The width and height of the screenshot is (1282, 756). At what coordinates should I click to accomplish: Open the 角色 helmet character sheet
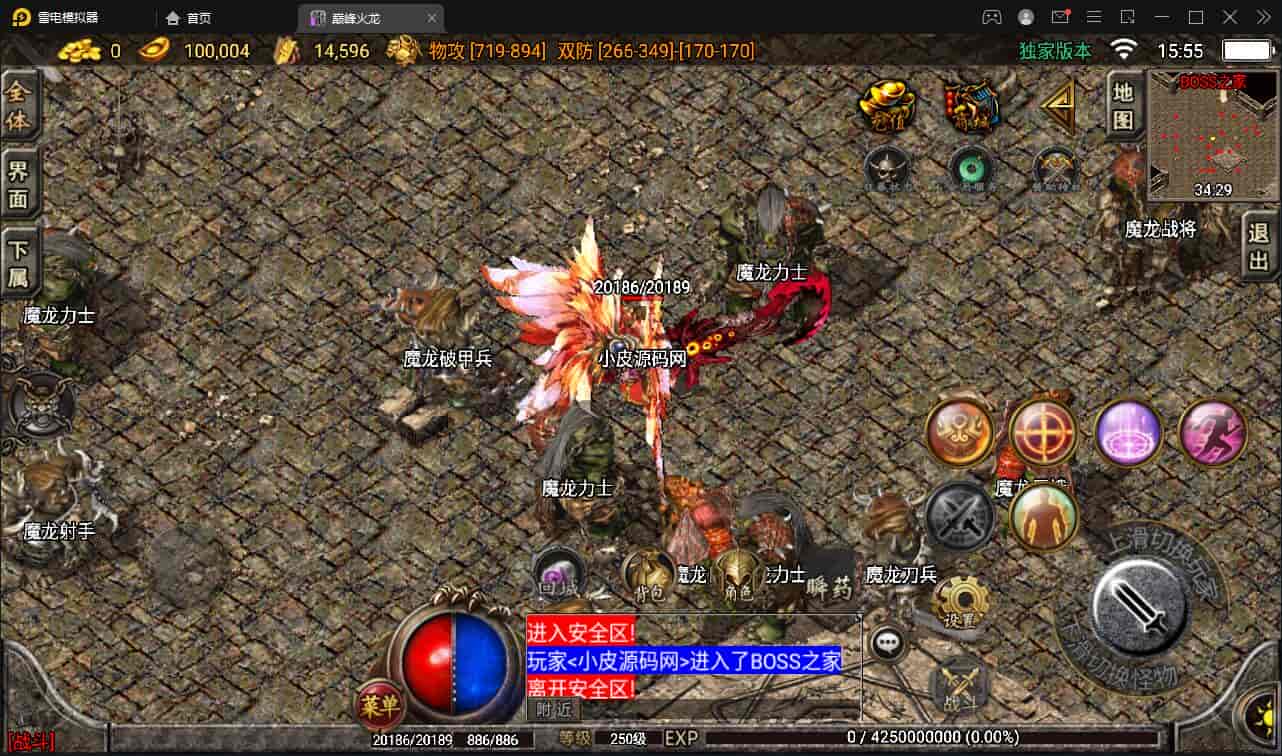tap(738, 576)
